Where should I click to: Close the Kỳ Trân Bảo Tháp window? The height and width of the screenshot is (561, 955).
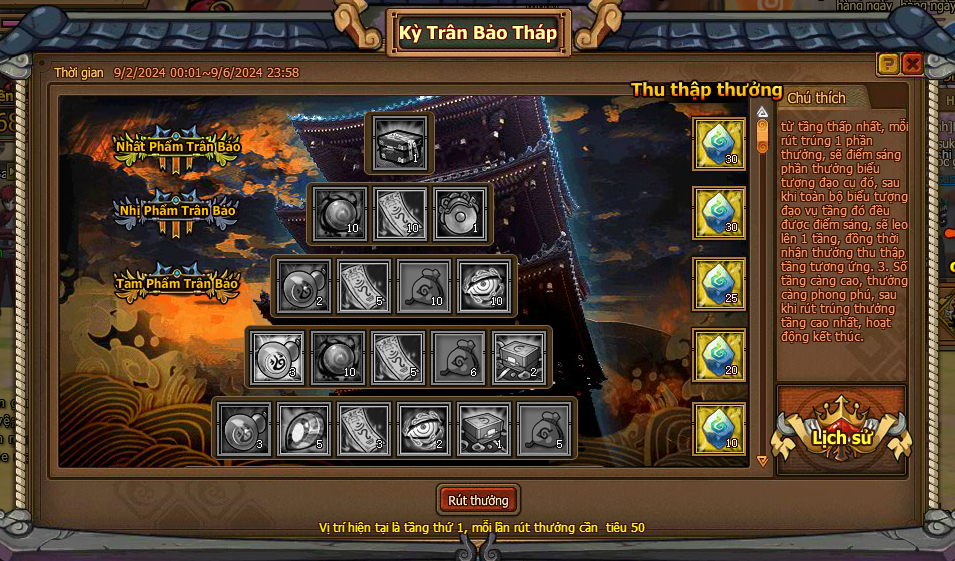[x=912, y=64]
